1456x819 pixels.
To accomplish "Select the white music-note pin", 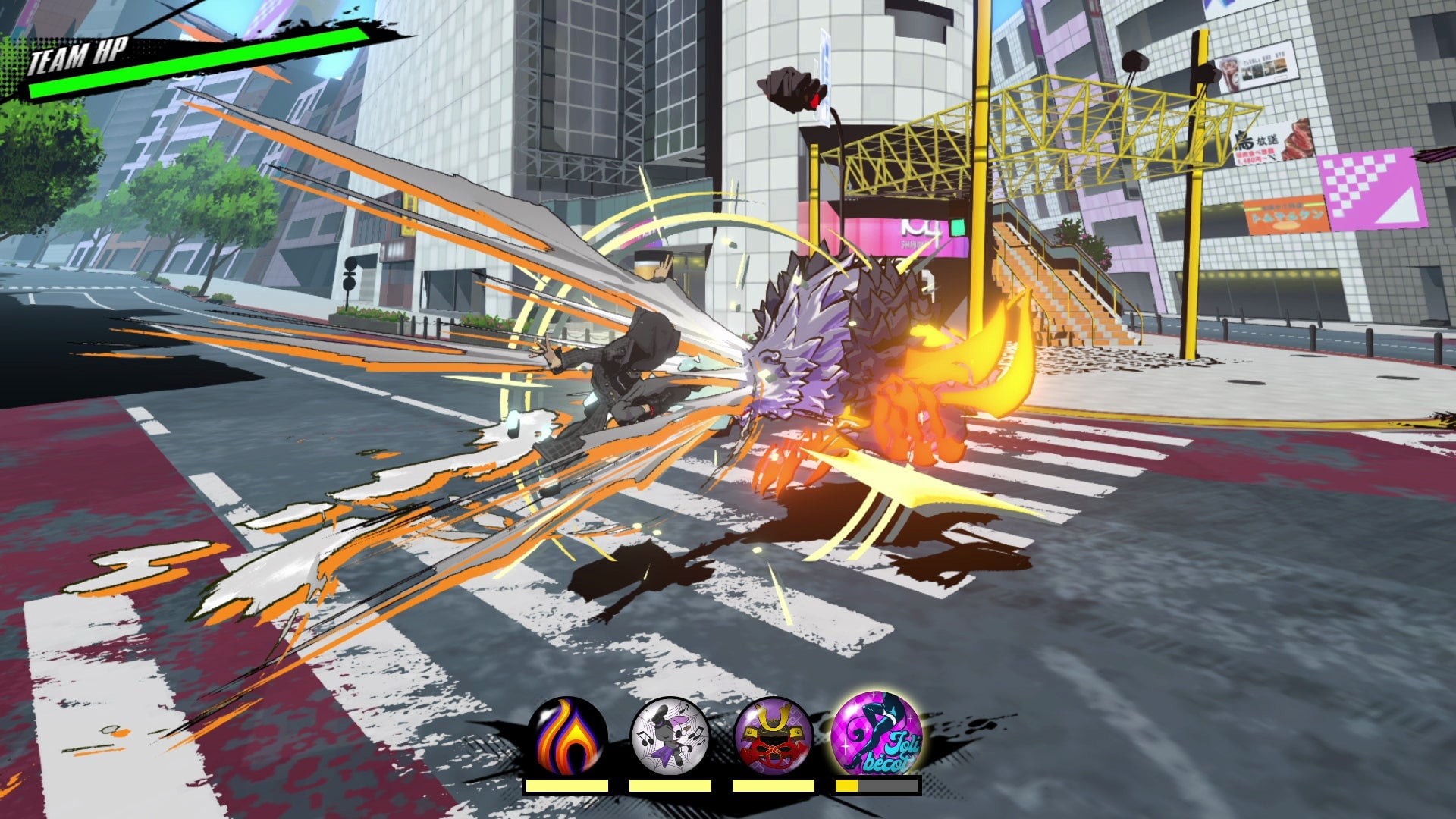I will (670, 736).
